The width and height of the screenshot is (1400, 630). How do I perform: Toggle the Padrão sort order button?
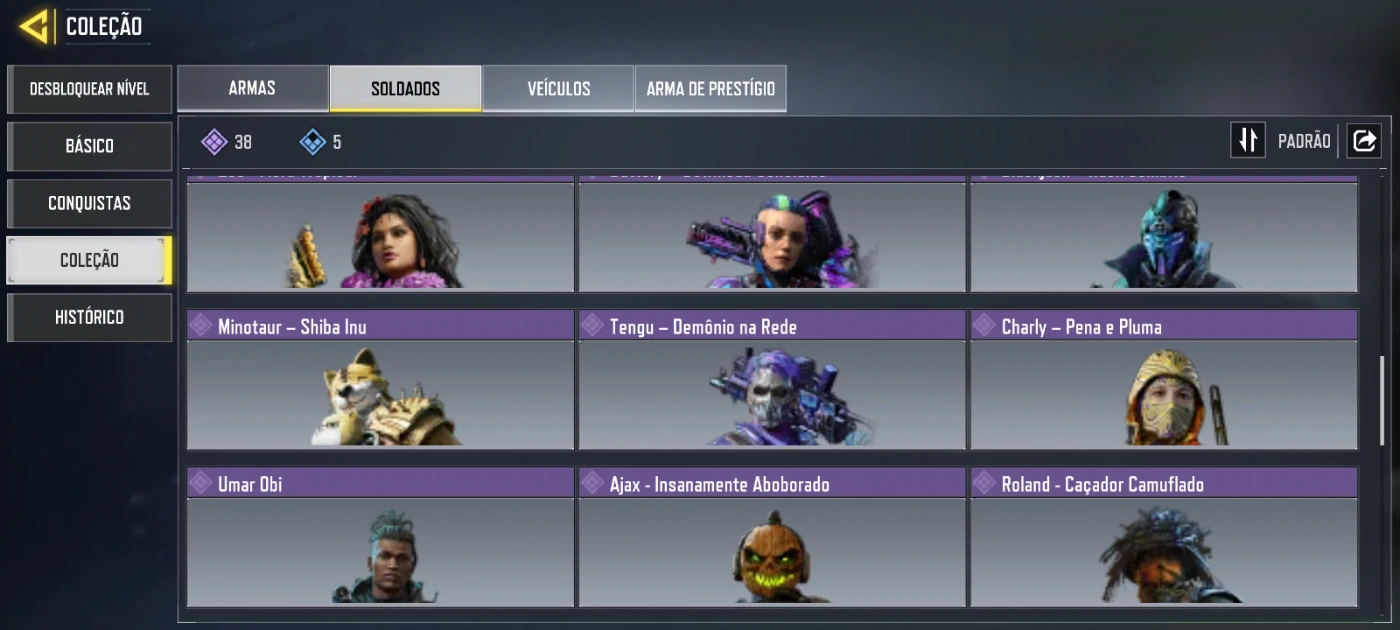[x=1248, y=141]
